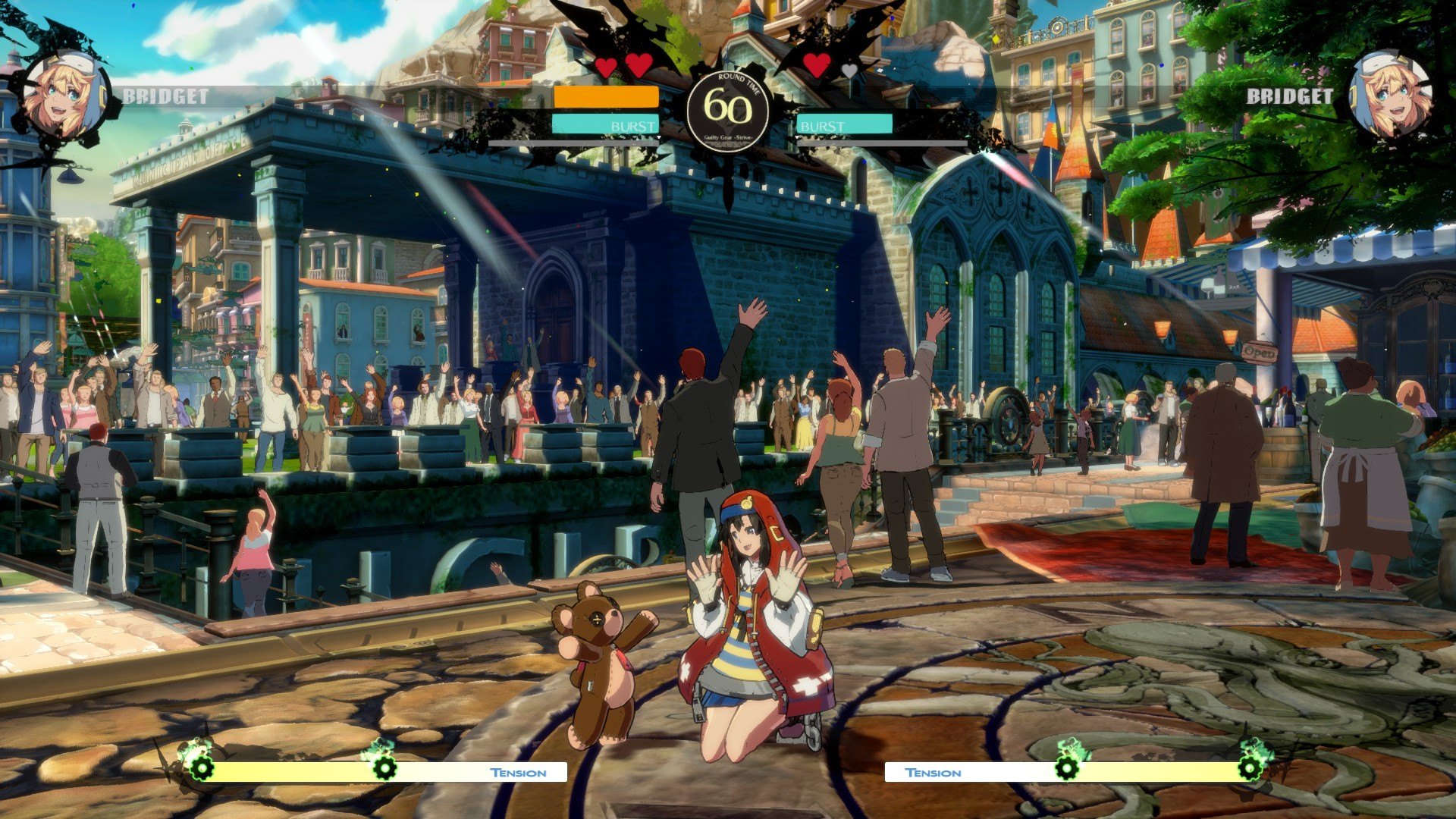Image resolution: width=1456 pixels, height=819 pixels.
Task: Click the orange health bar of Player 1
Action: tap(605, 98)
